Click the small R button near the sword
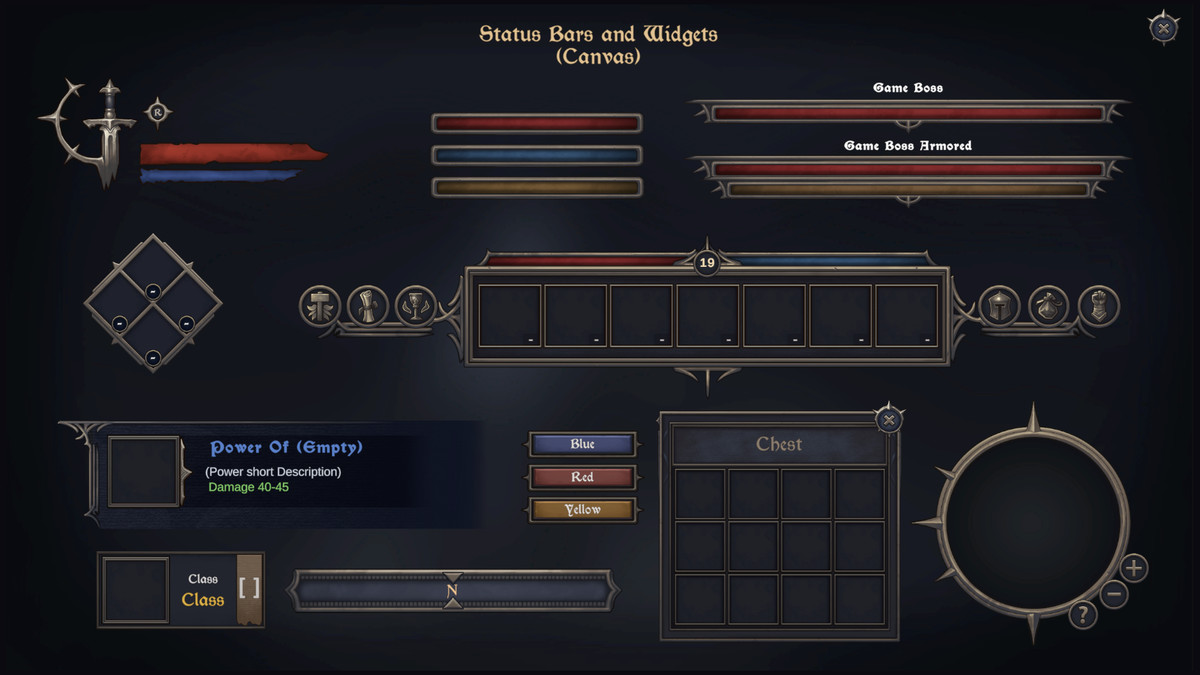 click(x=157, y=112)
